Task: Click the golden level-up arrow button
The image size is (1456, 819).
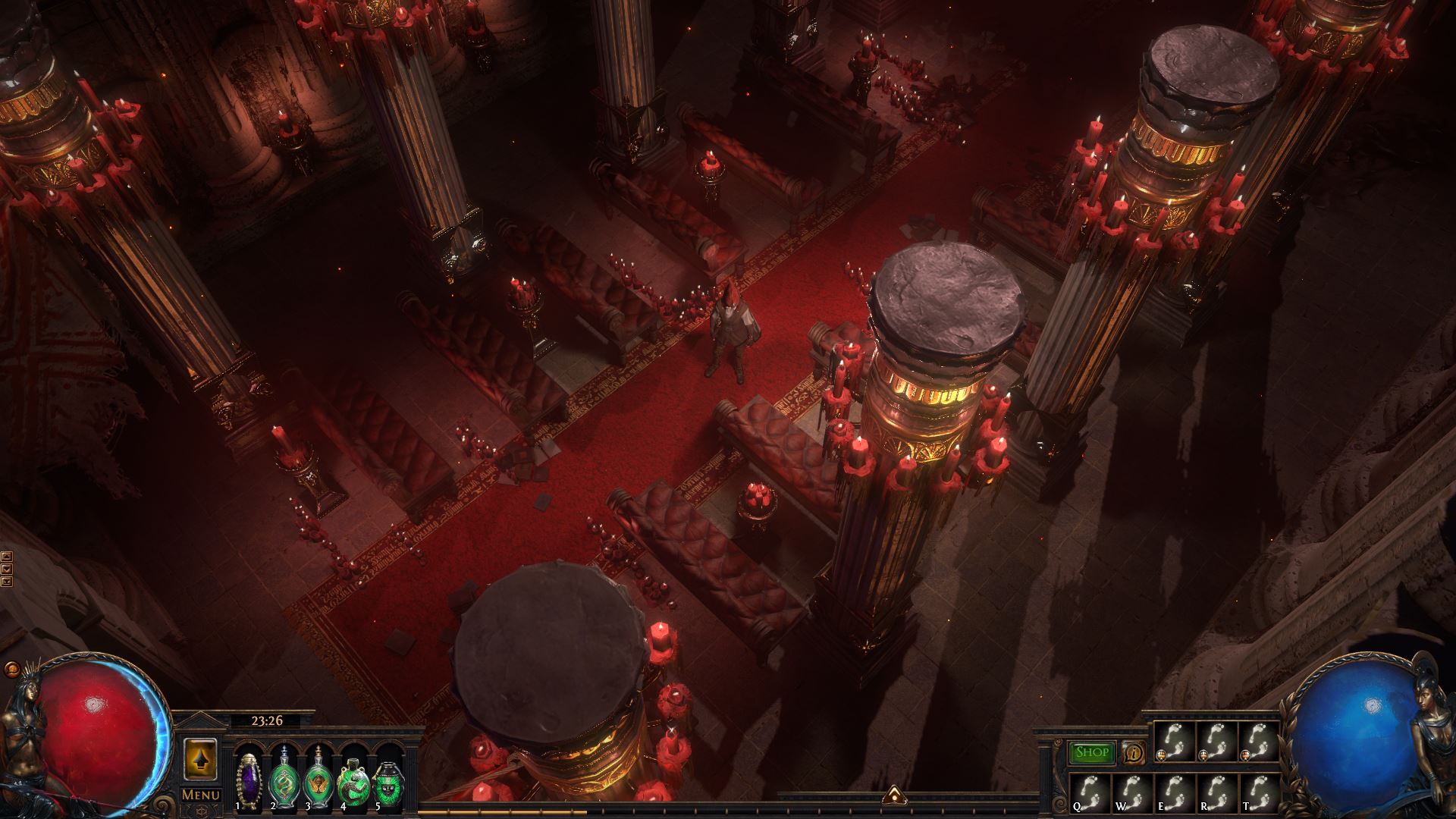Action: click(201, 758)
